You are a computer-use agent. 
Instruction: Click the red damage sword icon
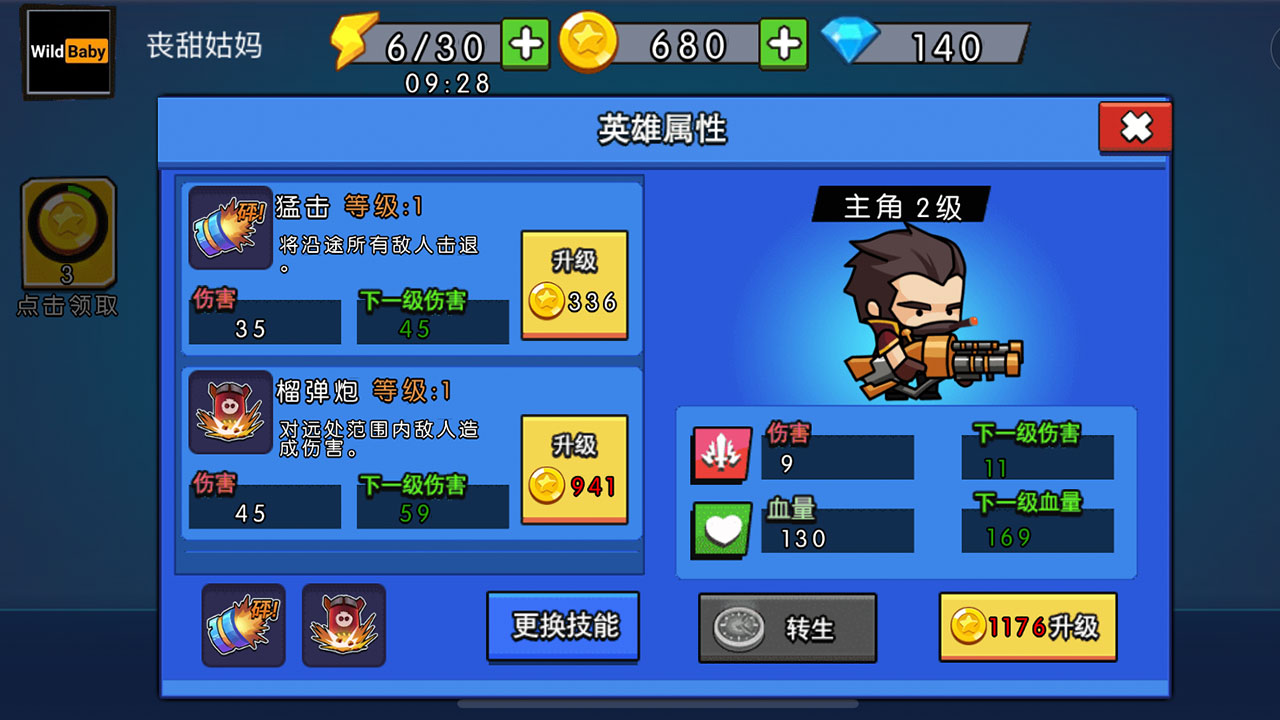(x=720, y=454)
